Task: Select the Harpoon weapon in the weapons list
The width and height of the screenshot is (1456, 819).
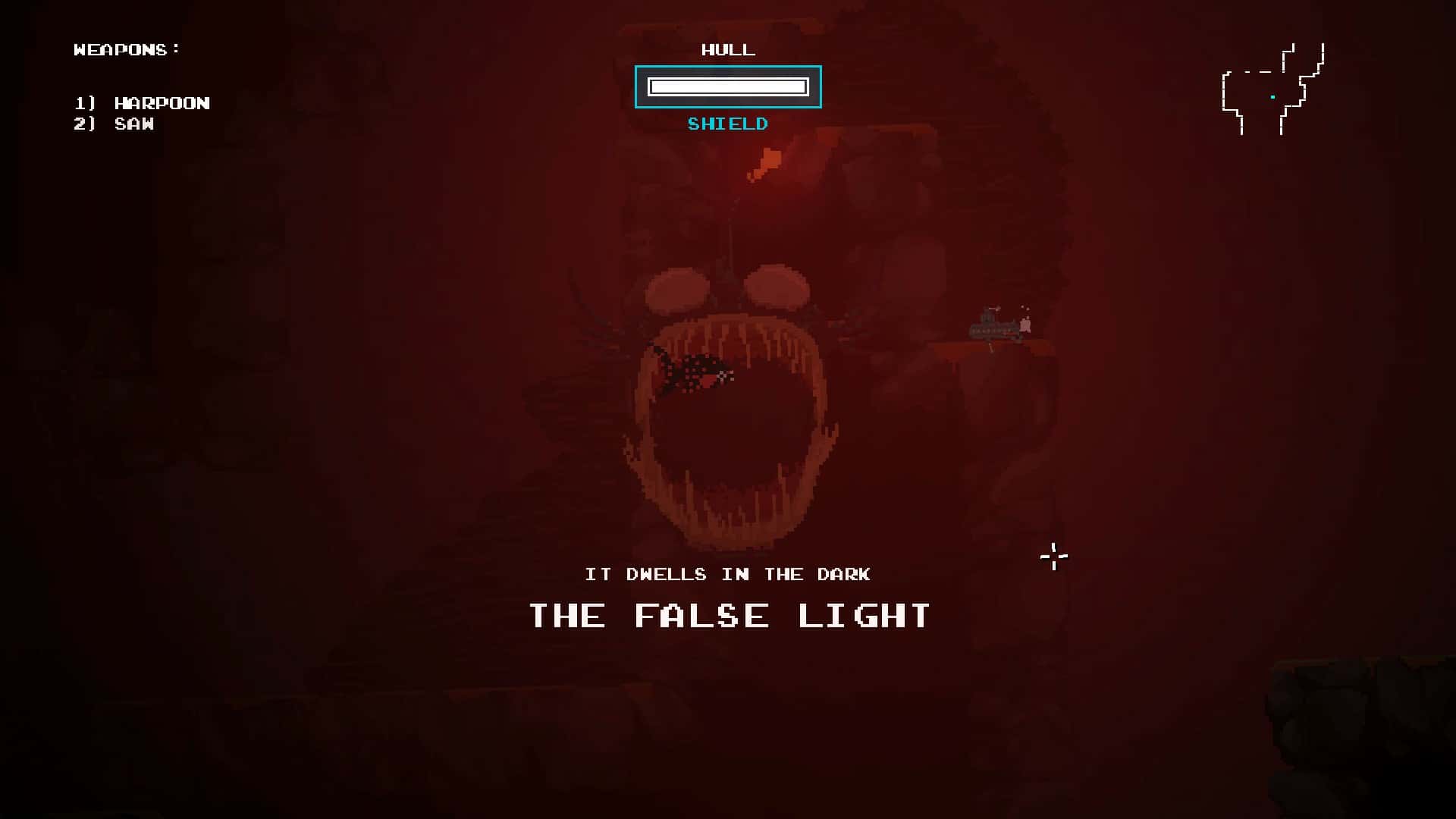Action: [161, 103]
